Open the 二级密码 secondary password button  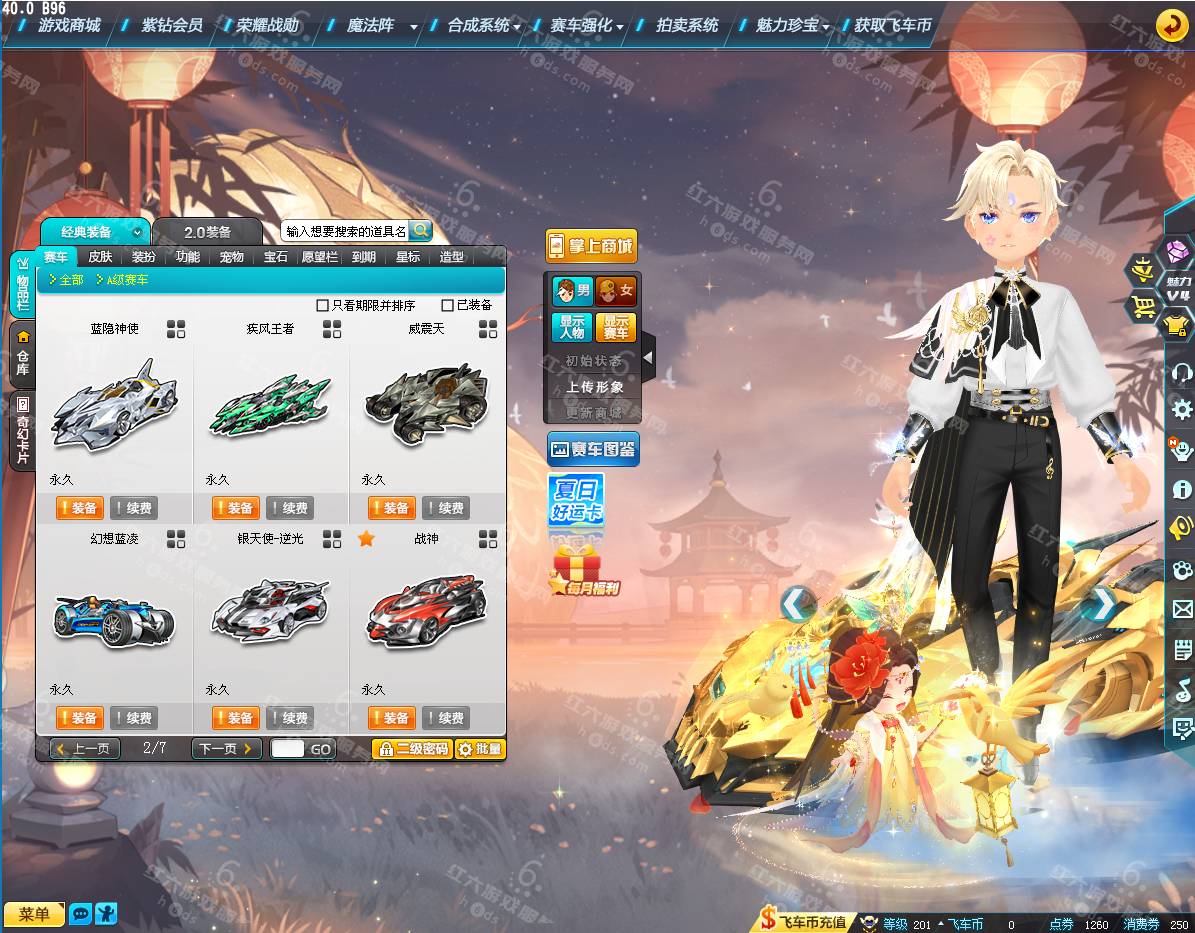click(x=412, y=748)
